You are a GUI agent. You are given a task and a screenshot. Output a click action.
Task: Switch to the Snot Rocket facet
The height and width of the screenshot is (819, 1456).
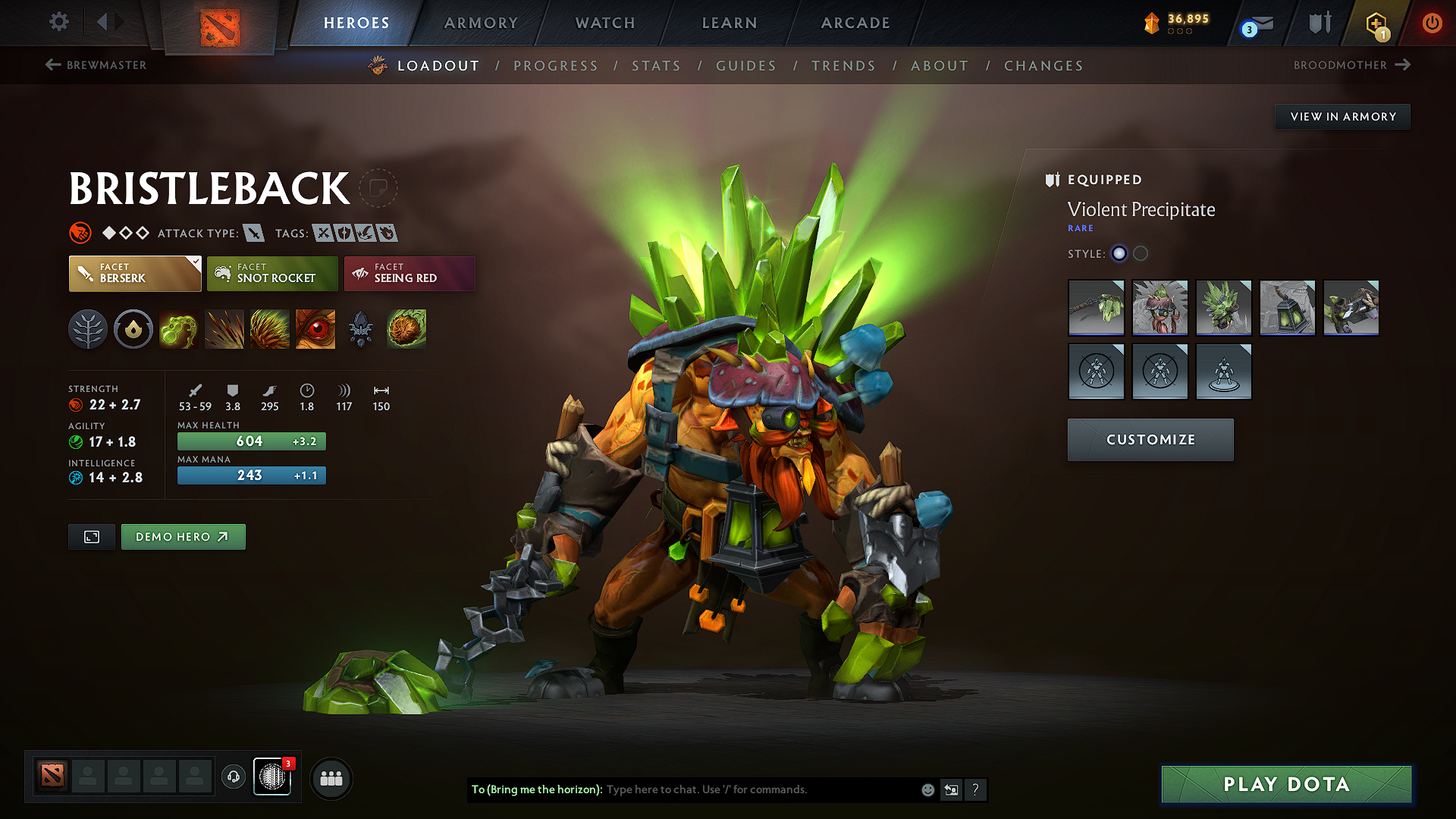coord(272,274)
